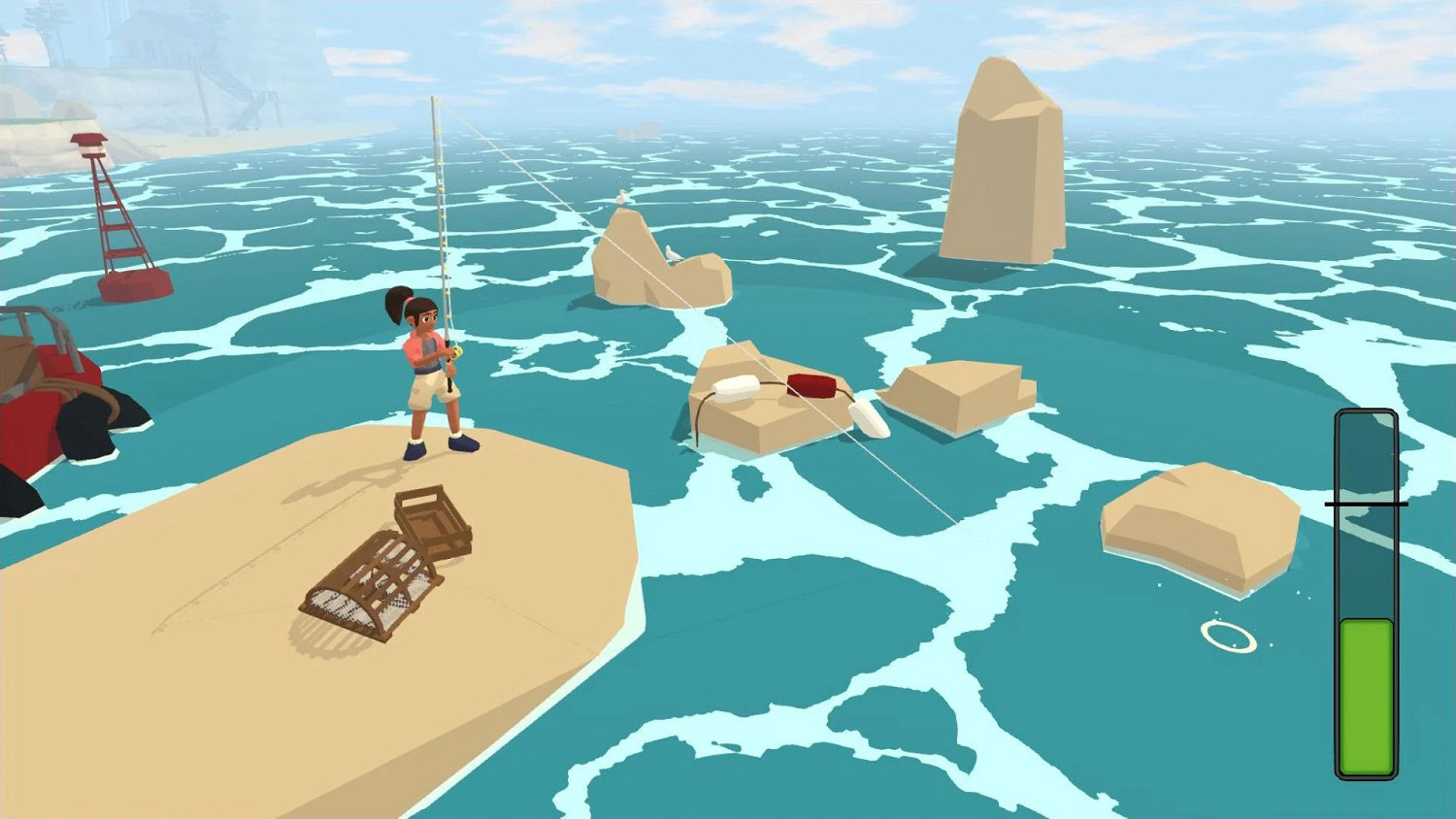Select the fishing rod tip
The width and height of the screenshot is (1456, 819).
(x=430, y=97)
